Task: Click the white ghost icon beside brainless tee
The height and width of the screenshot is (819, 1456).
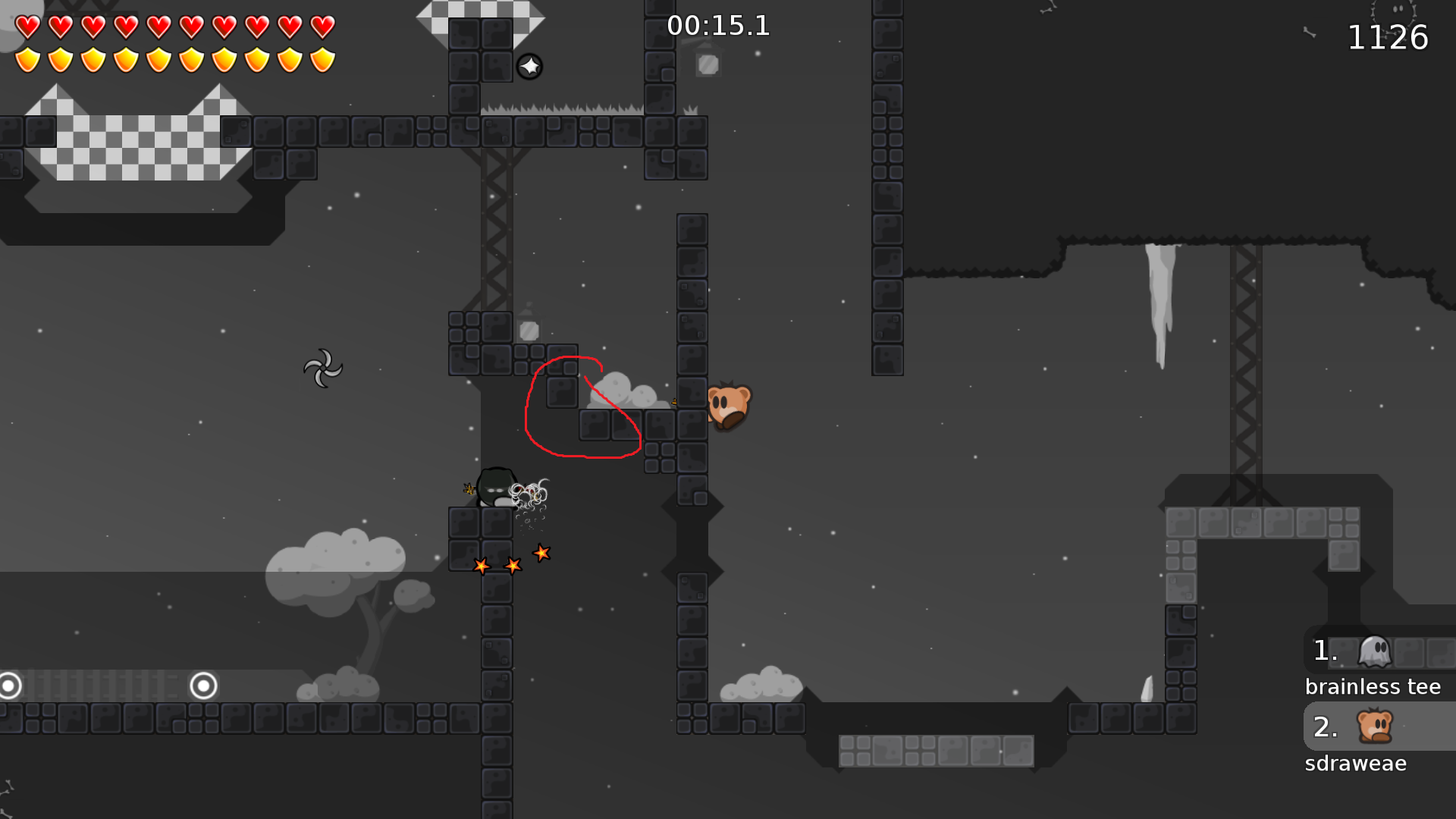Action: tap(1376, 651)
